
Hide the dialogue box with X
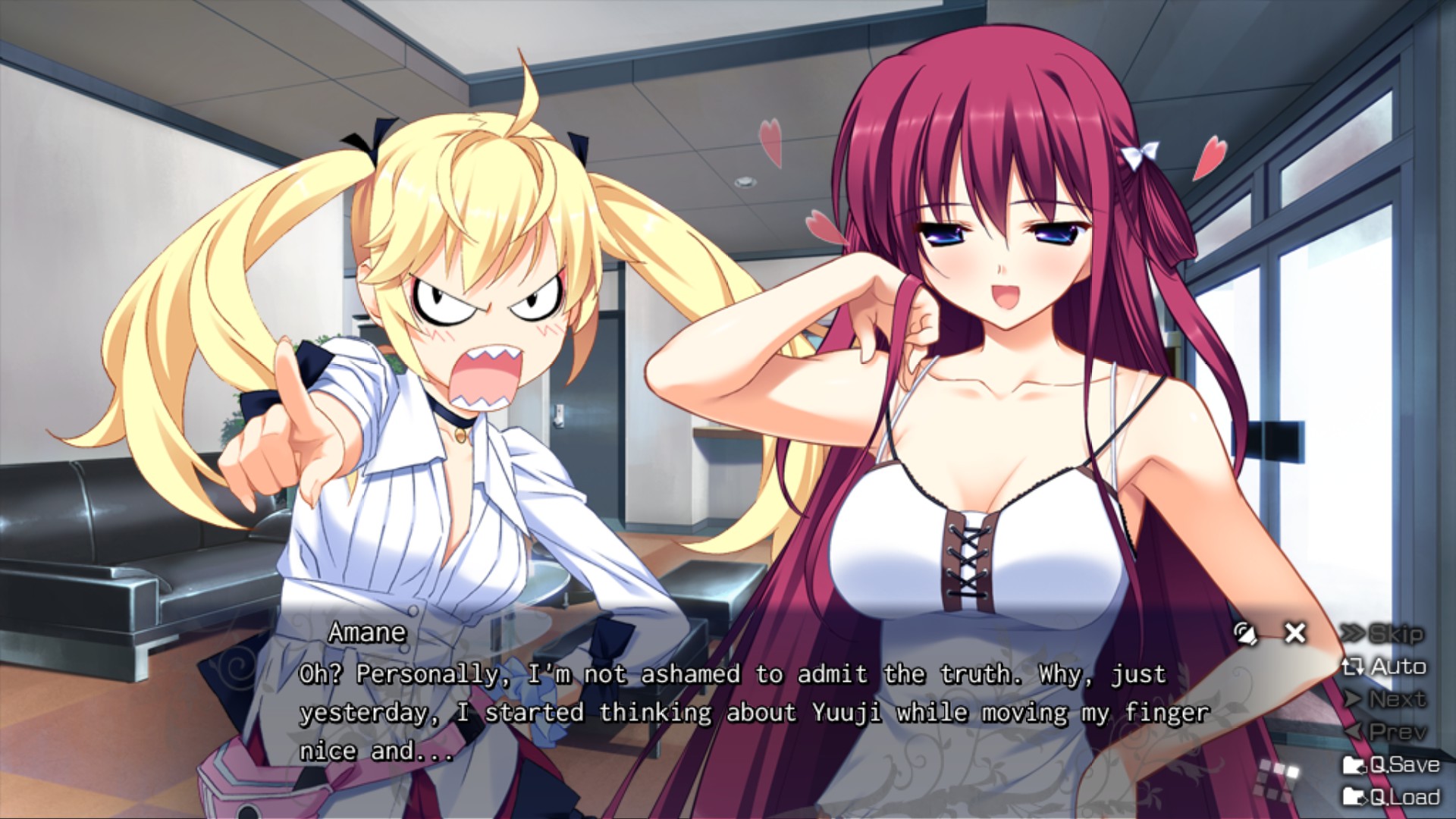pyautogui.click(x=1295, y=632)
